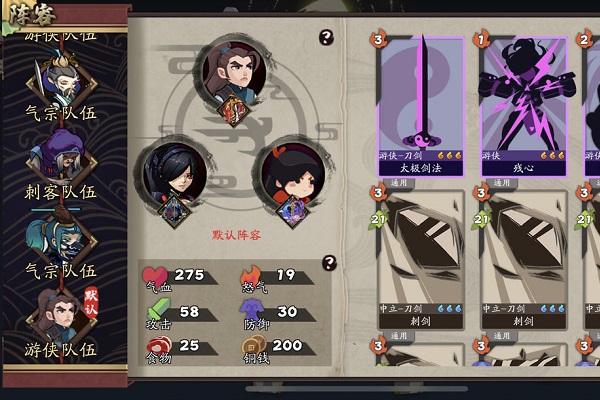Viewport: 600px width, 400px height.
Task: Select the brown-haired swordsman portrait
Action: click(238, 72)
